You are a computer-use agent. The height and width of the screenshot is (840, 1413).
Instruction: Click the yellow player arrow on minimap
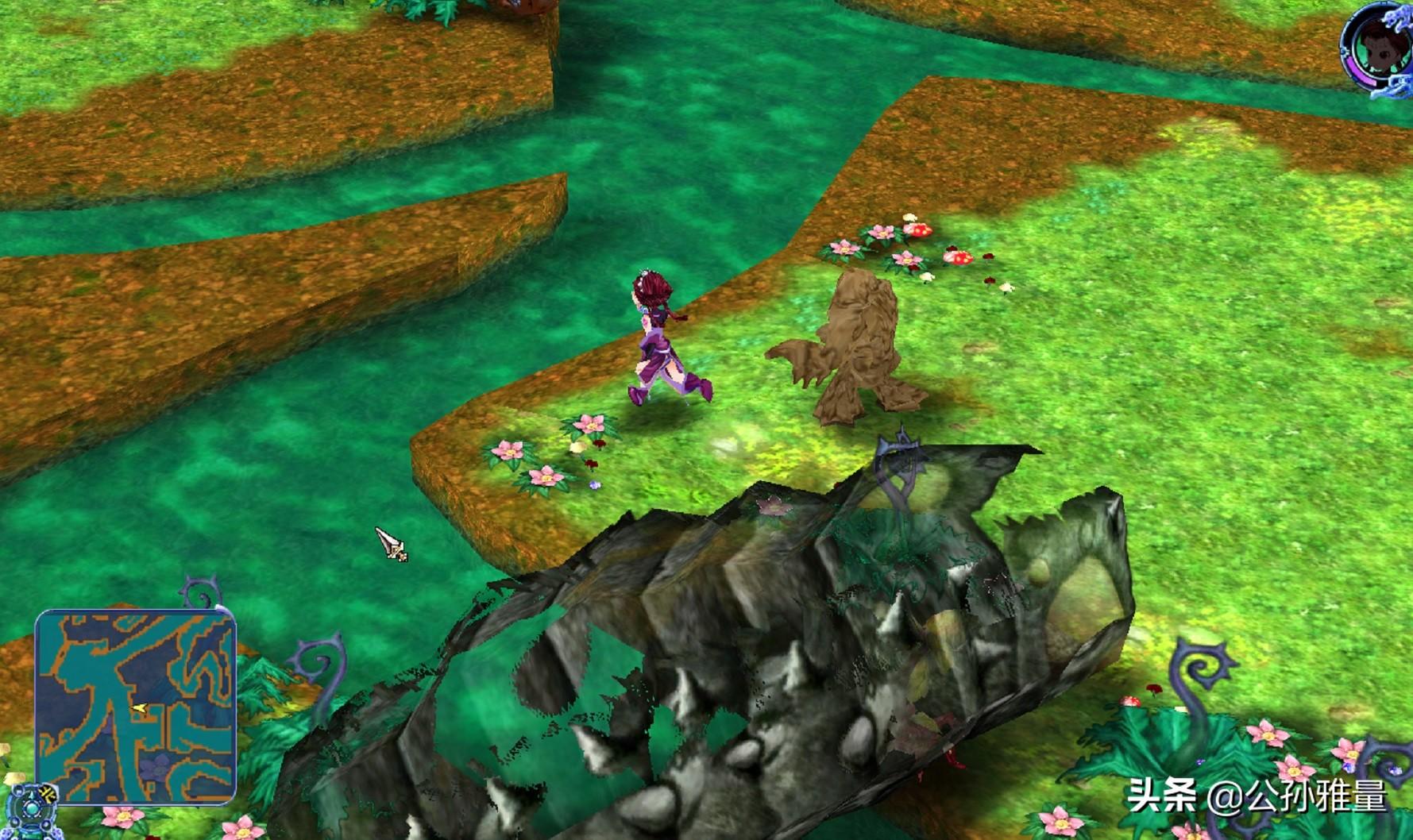tap(140, 707)
